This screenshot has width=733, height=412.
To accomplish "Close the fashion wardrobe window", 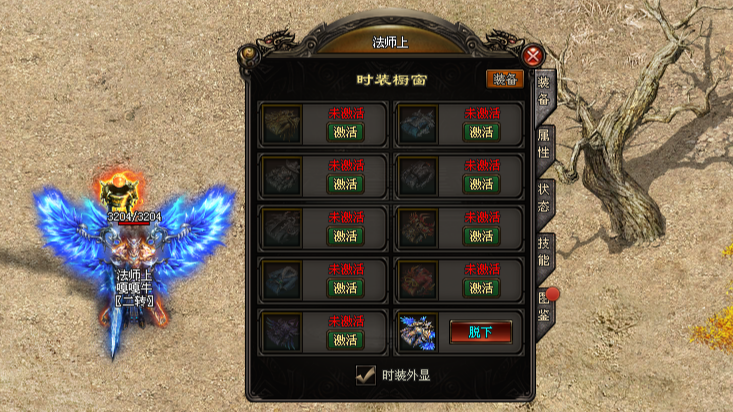I will pos(536,56).
